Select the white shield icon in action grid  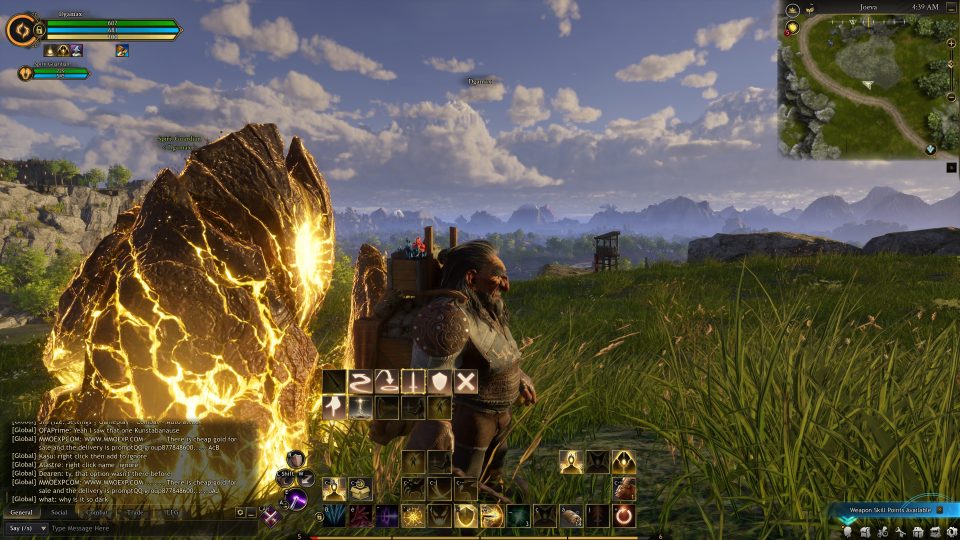pyautogui.click(x=439, y=380)
